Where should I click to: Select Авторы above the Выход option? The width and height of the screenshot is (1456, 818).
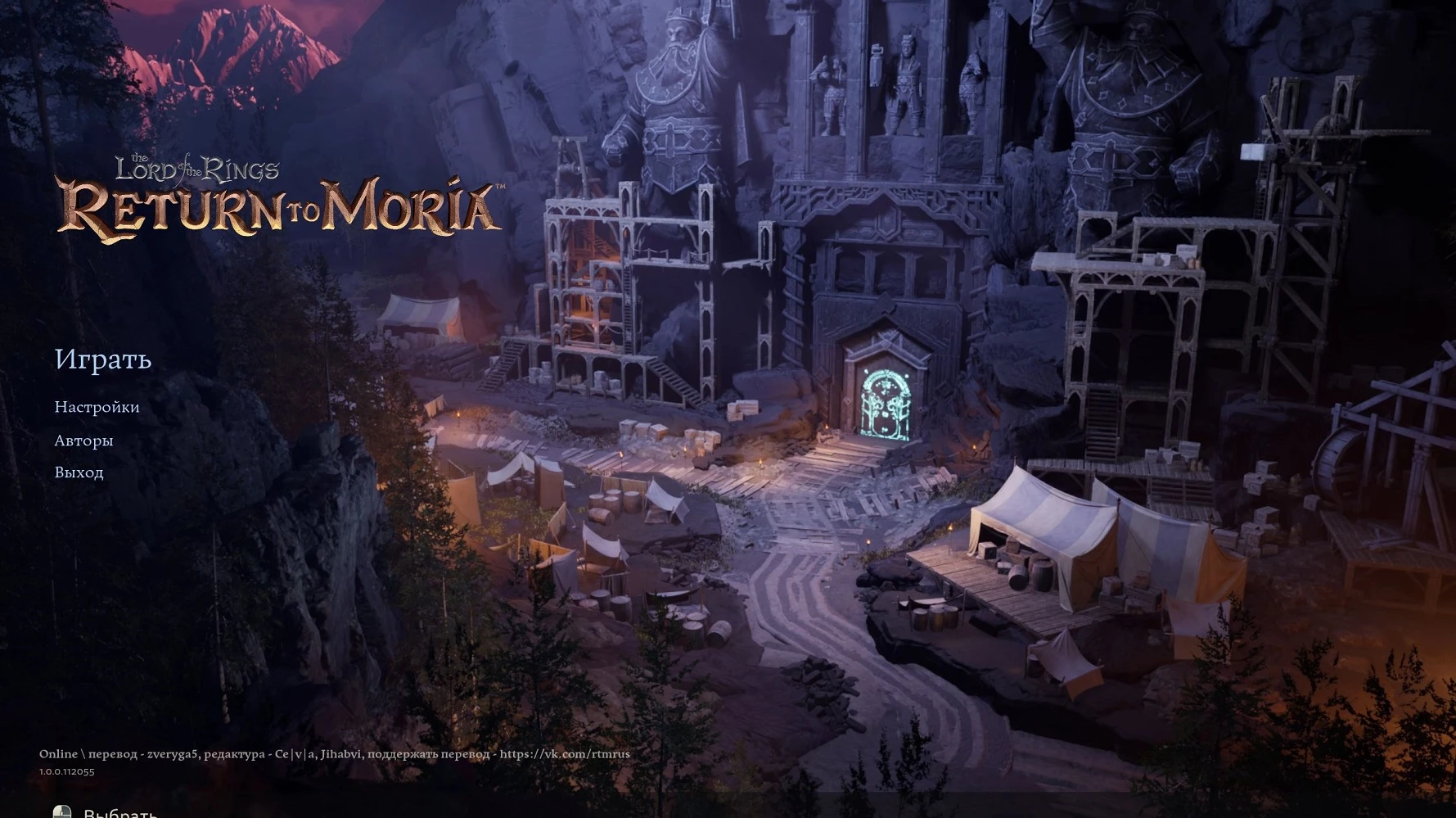pos(83,440)
